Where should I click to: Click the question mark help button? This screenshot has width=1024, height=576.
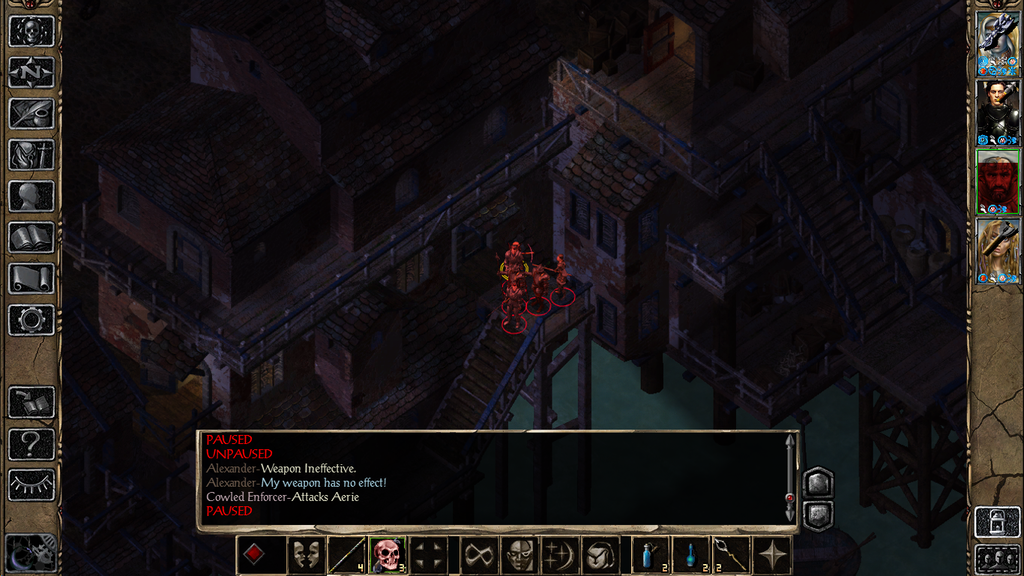tap(31, 443)
